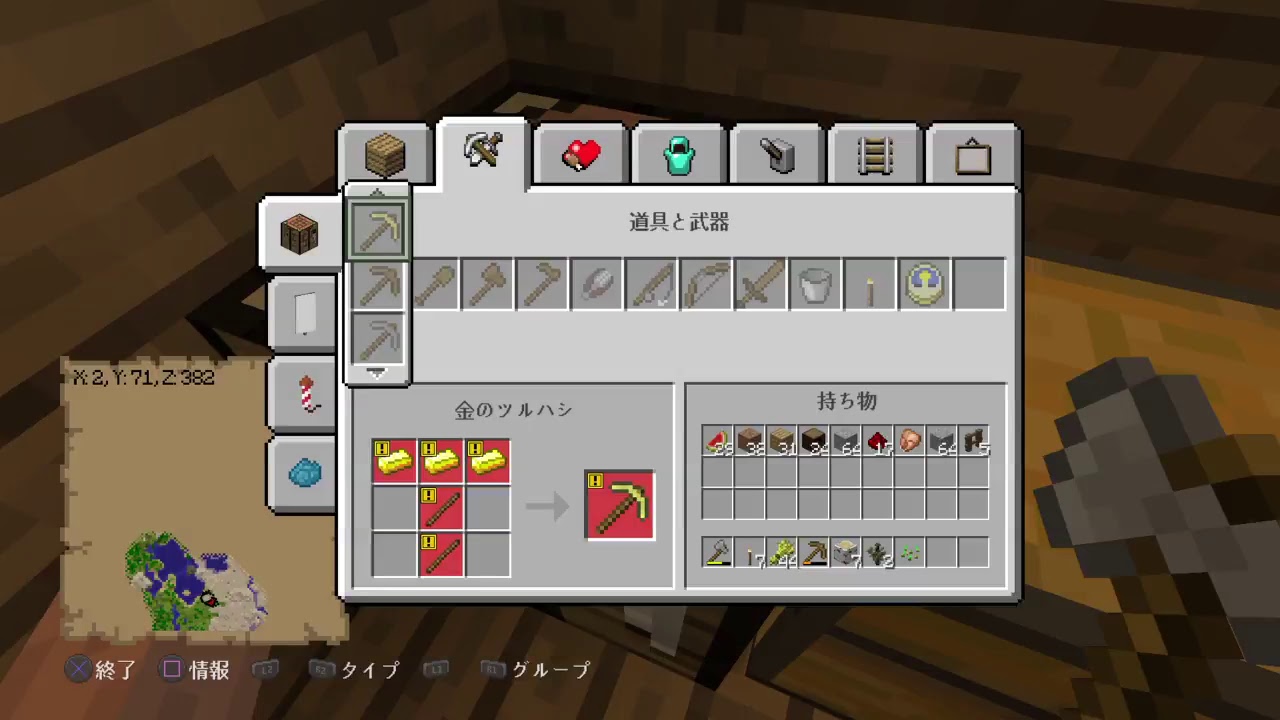Open the door item category in sidebar

[x=304, y=312]
